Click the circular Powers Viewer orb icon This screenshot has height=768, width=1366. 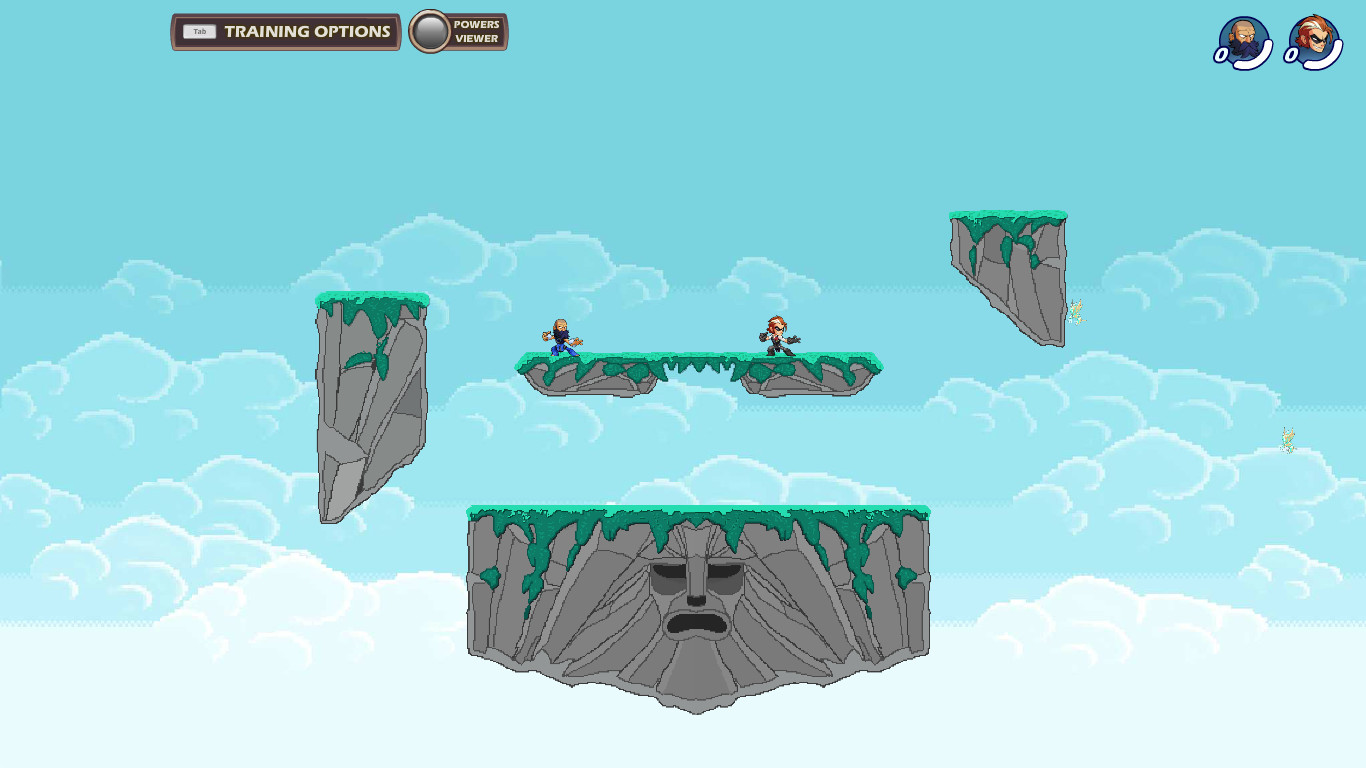[433, 31]
